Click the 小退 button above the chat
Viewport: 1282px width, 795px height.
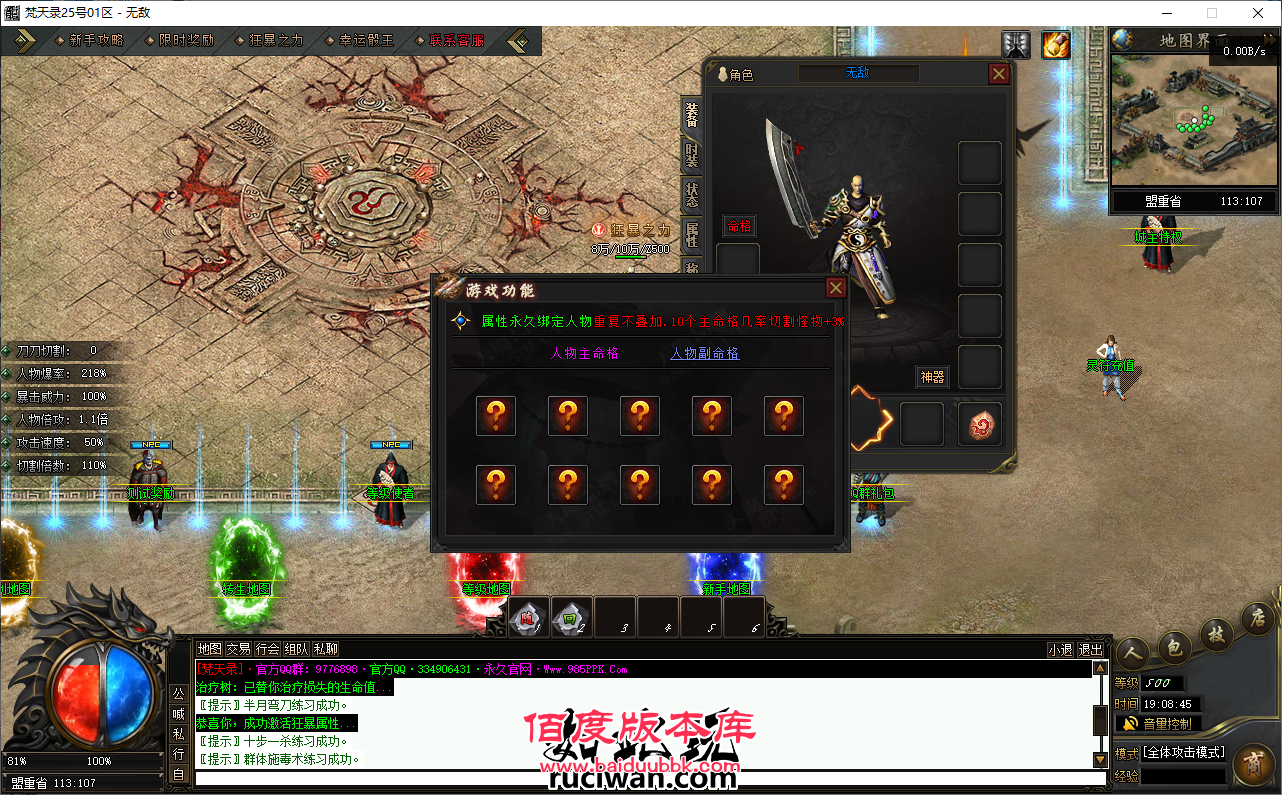tap(1059, 648)
